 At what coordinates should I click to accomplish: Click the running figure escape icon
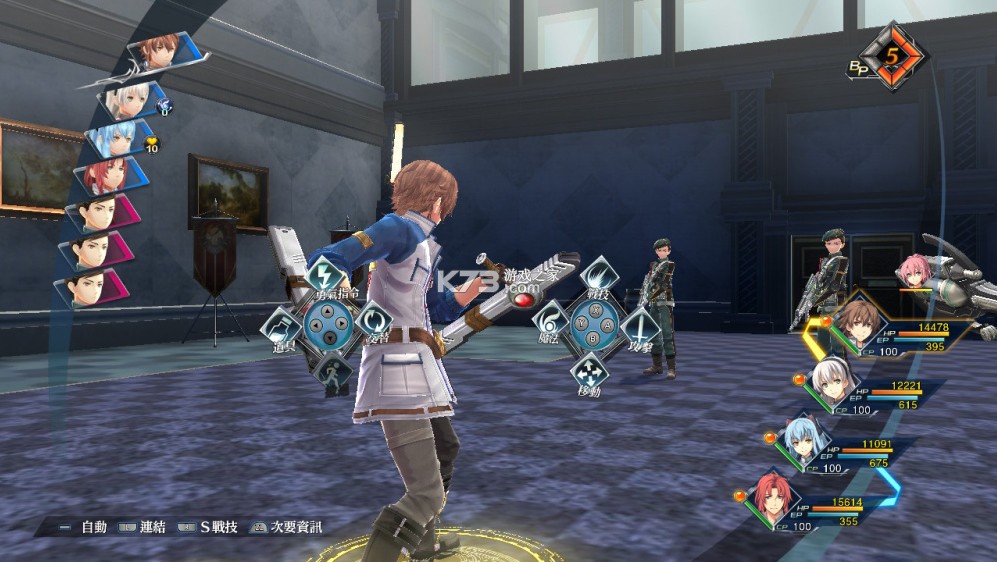[331, 373]
